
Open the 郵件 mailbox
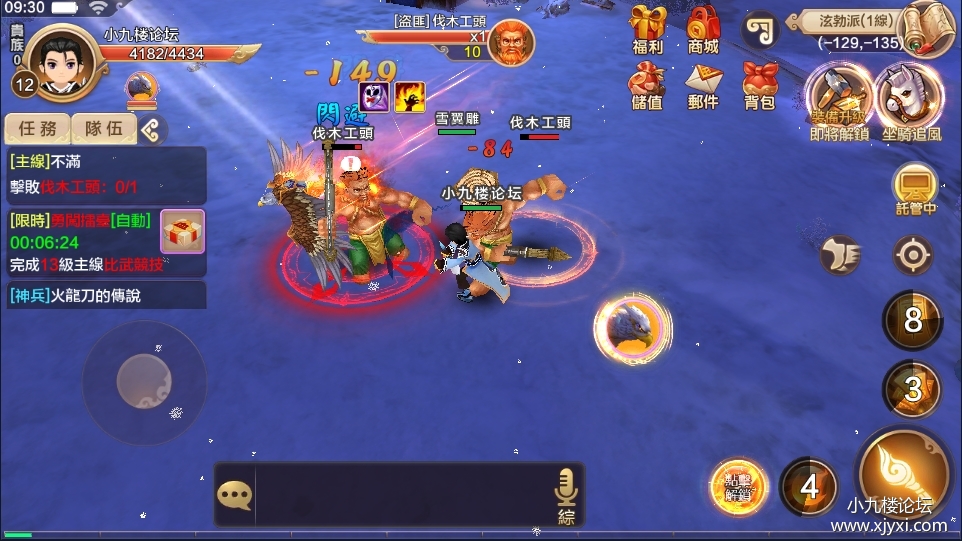[703, 84]
